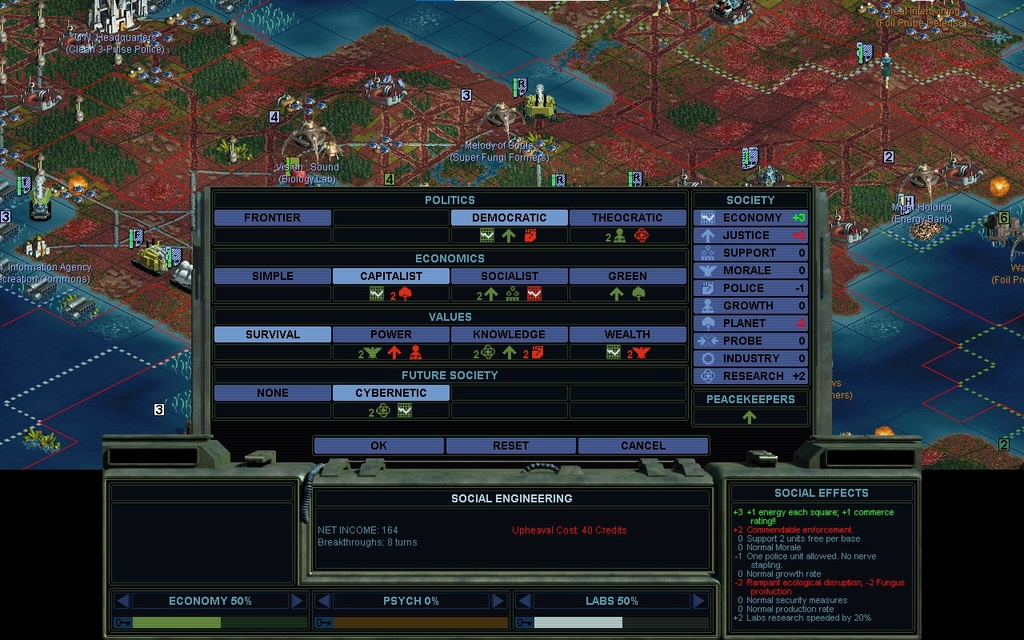1024x640 pixels.
Task: Cancel the social engineering dialog
Action: tap(642, 446)
